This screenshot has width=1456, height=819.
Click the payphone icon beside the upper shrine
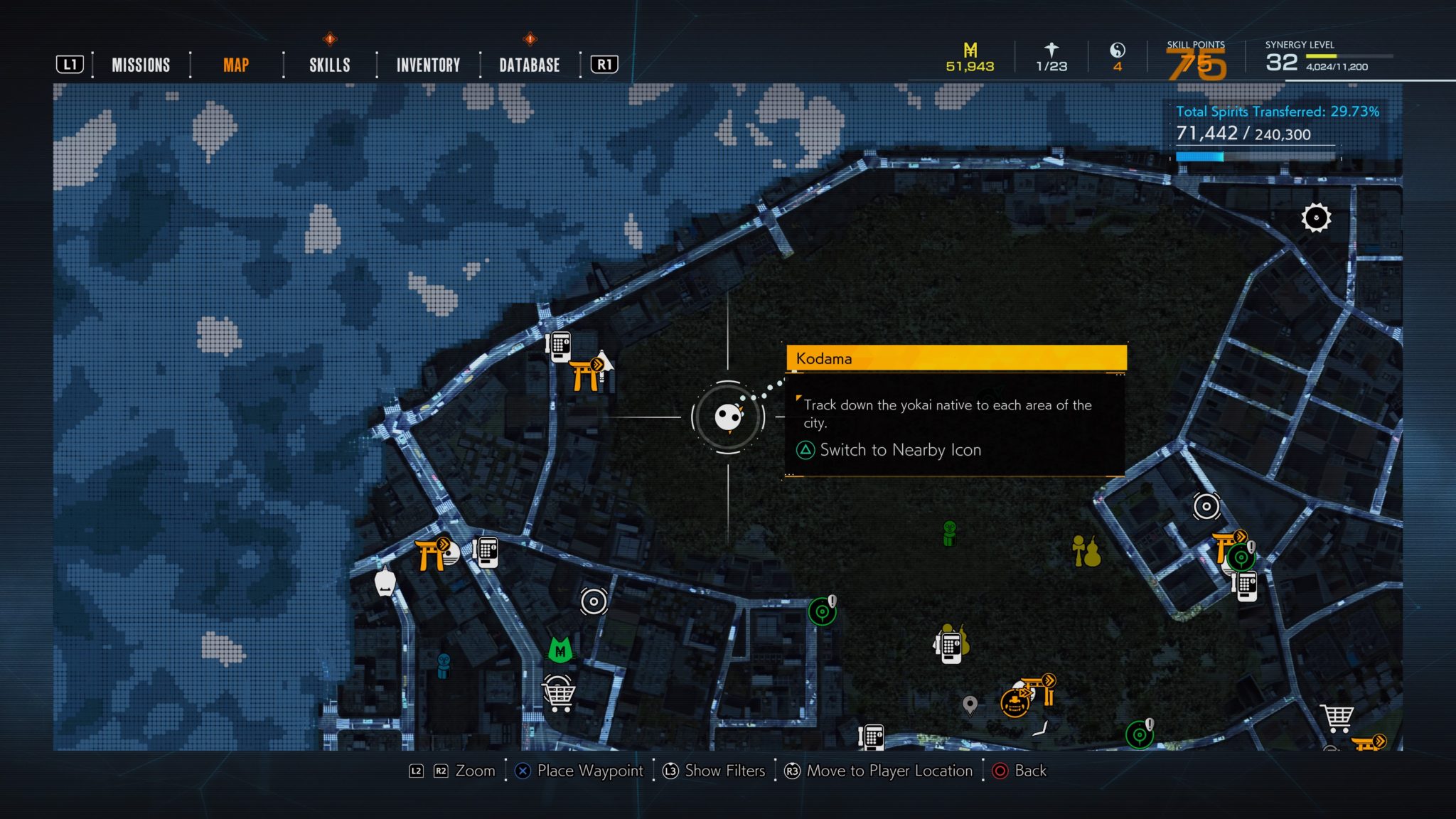tap(560, 347)
